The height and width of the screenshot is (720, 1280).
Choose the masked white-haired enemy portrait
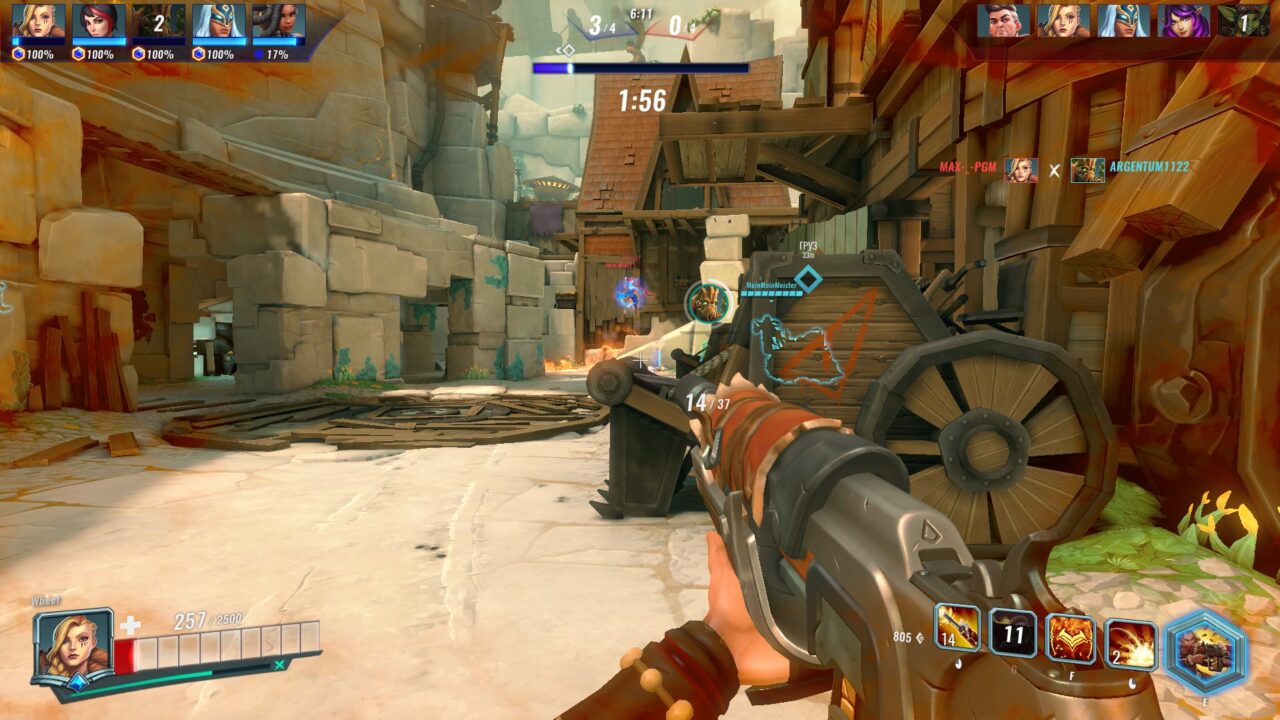[x=1123, y=20]
